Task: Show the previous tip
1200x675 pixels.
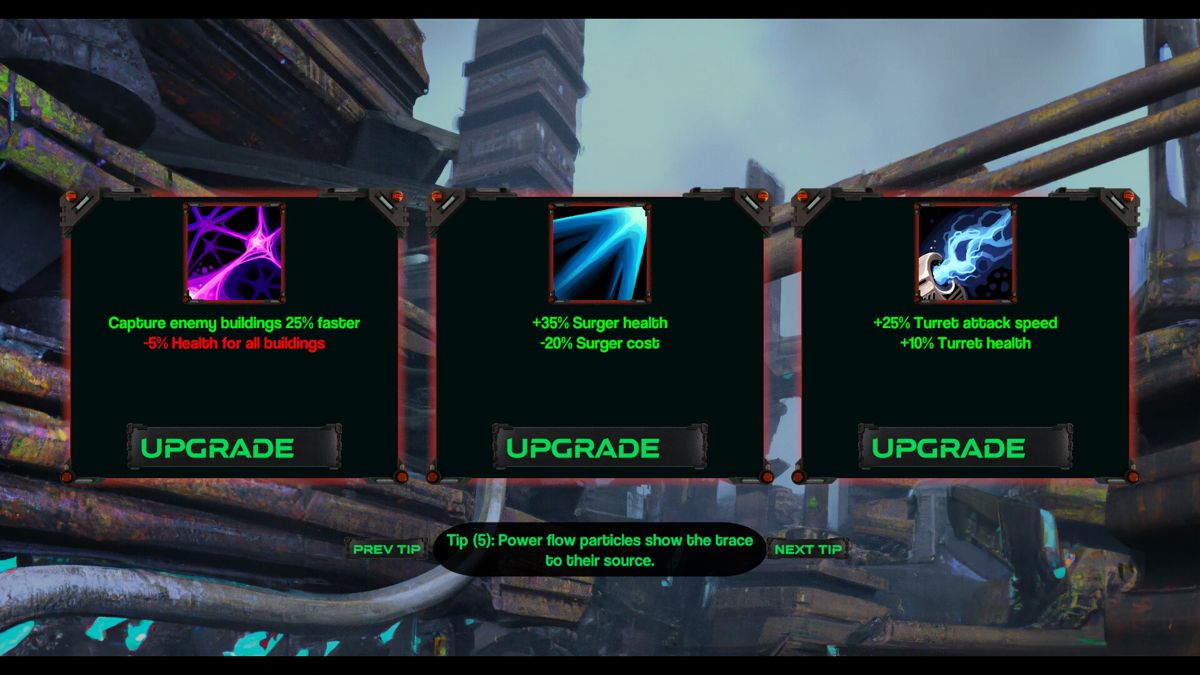Action: [387, 549]
